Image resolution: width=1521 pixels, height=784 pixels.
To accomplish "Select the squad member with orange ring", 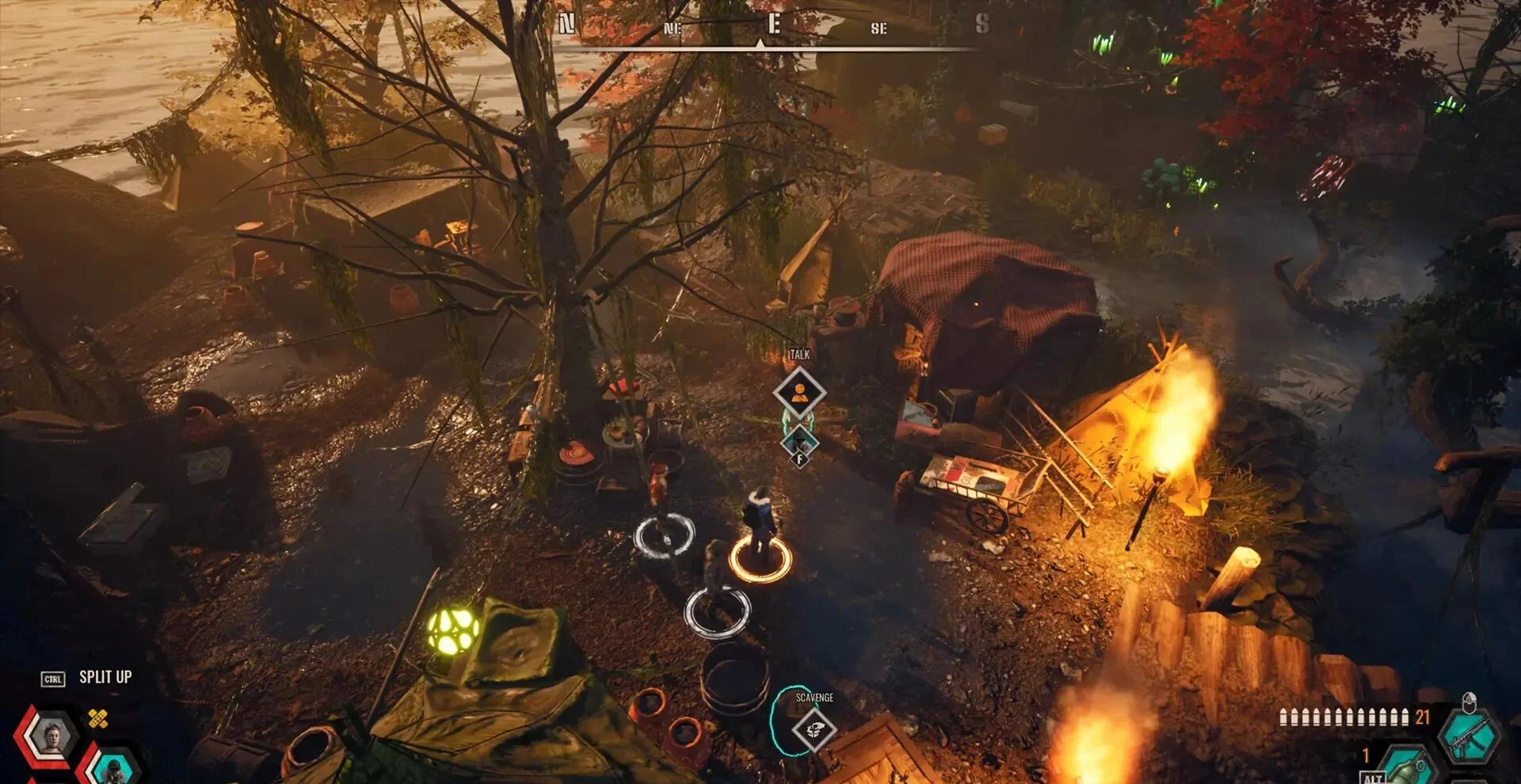I will coord(760,531).
